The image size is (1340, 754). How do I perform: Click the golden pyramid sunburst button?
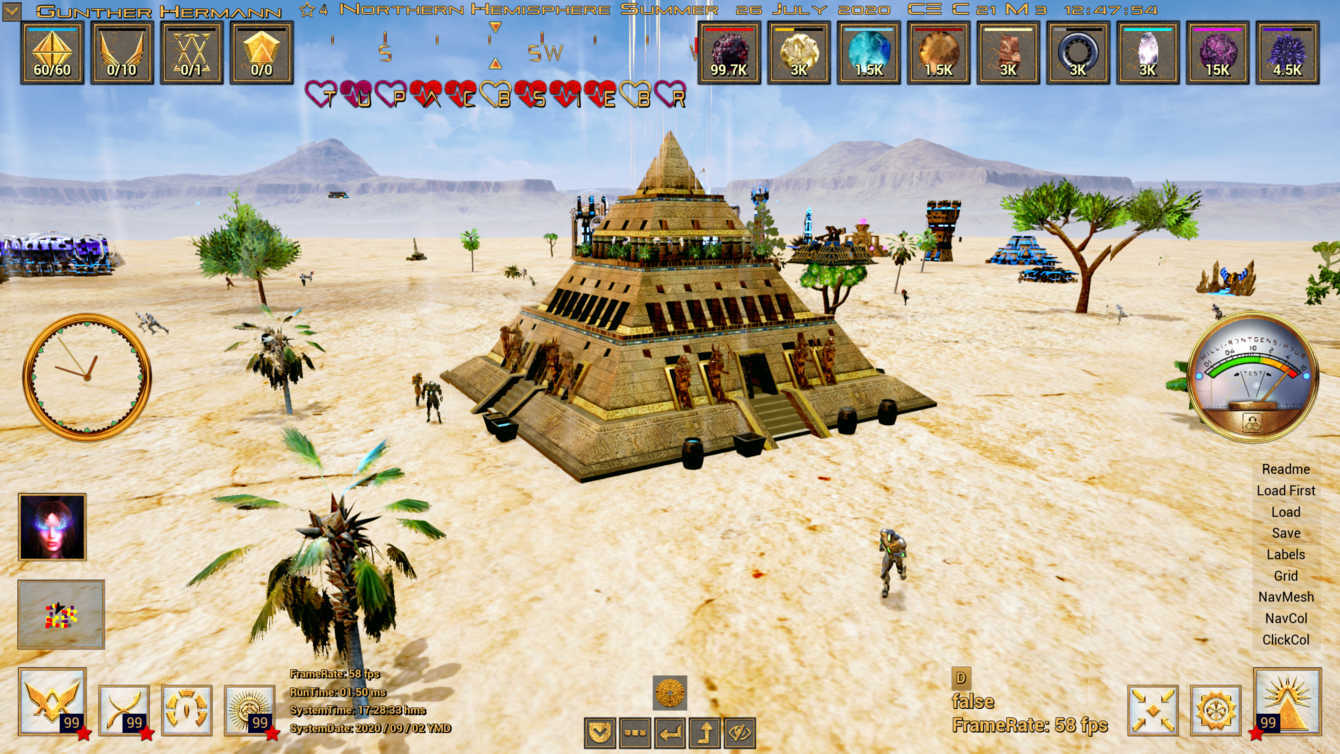coord(1287,702)
